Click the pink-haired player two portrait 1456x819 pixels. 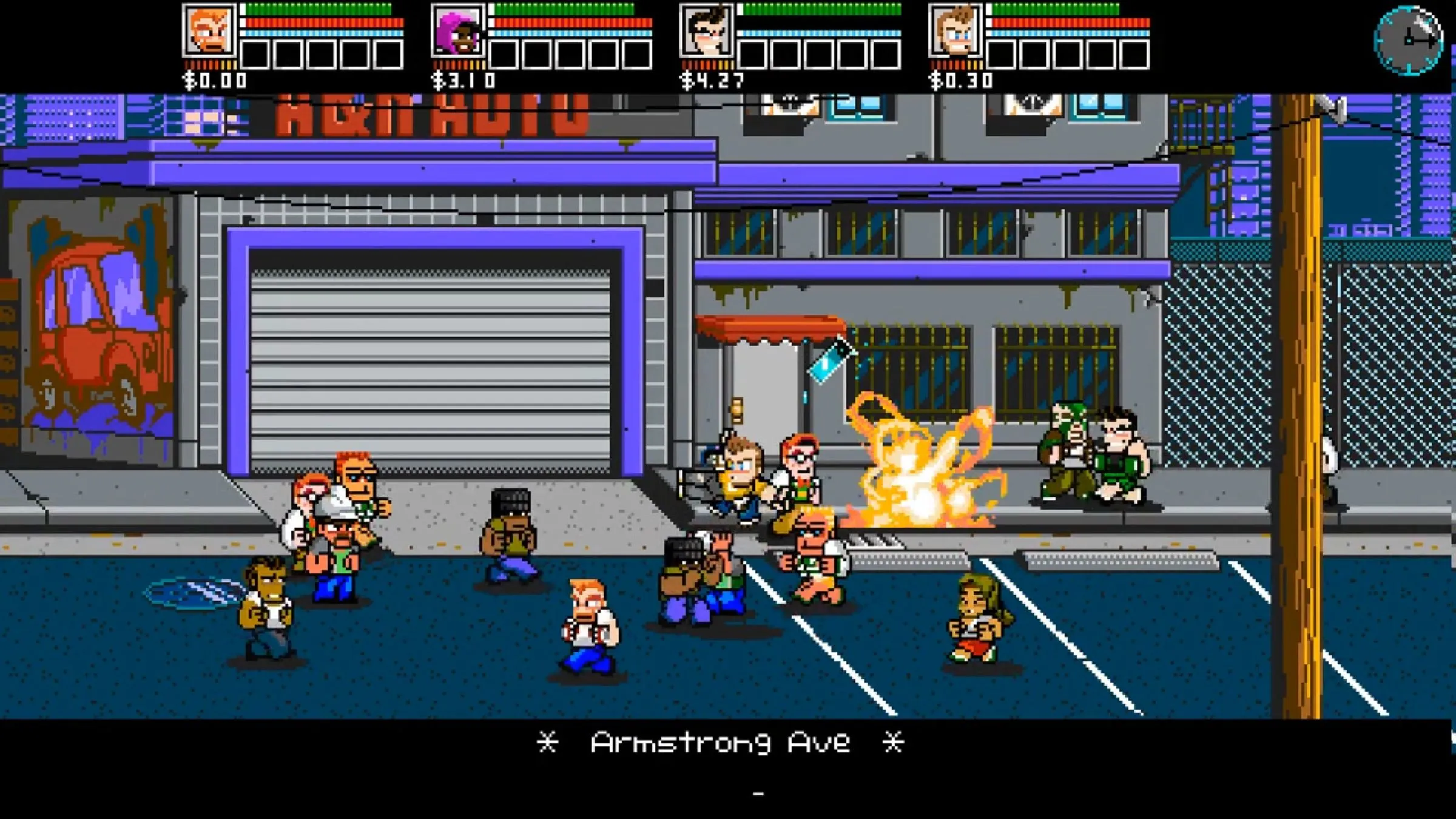coord(458,30)
